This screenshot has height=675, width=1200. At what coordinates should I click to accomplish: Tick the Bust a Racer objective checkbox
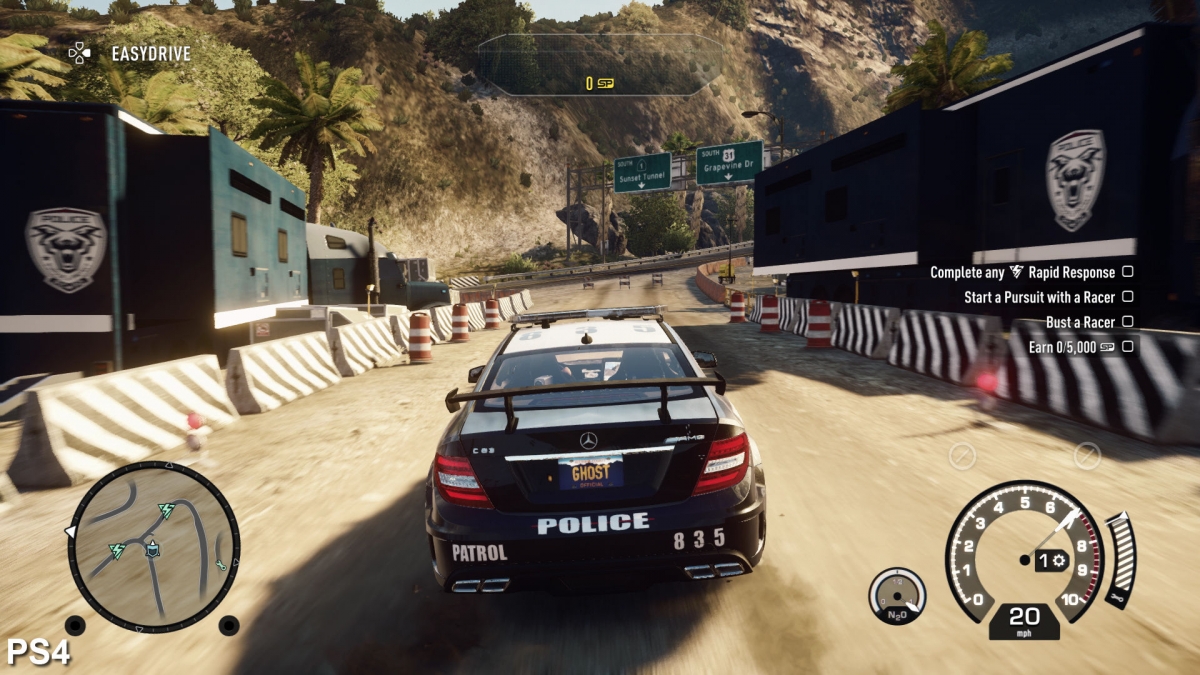[1127, 322]
